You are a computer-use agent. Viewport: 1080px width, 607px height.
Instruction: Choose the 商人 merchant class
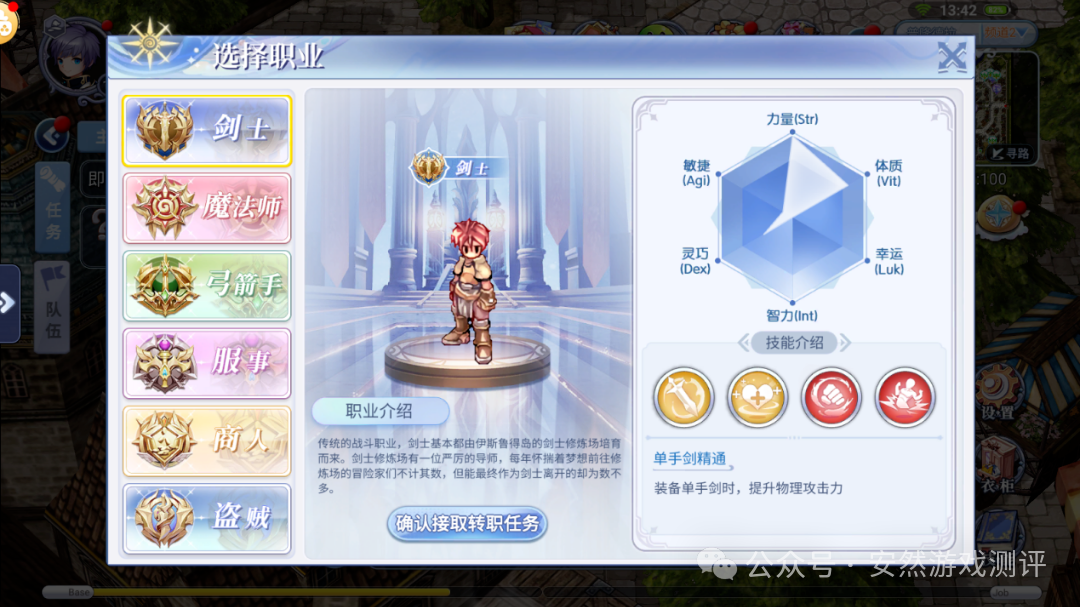click(207, 441)
